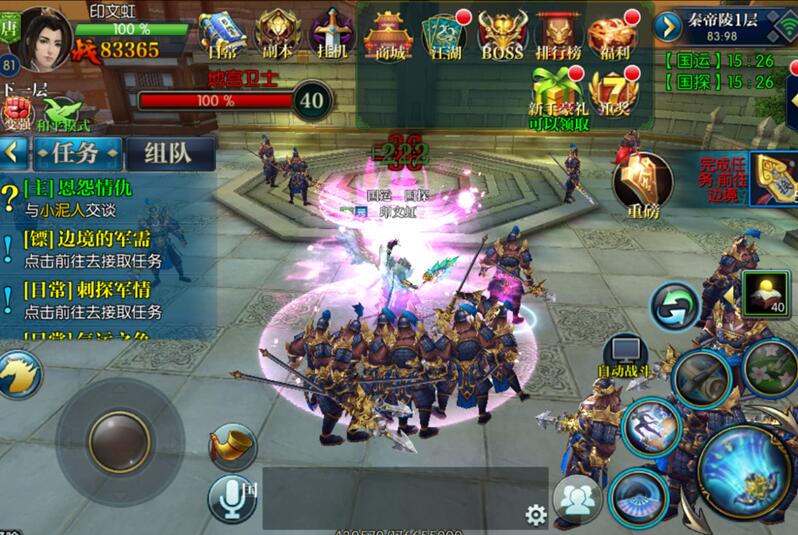Open the 副本 dungeon menu
Screen dimensions: 798x535
[x=276, y=36]
